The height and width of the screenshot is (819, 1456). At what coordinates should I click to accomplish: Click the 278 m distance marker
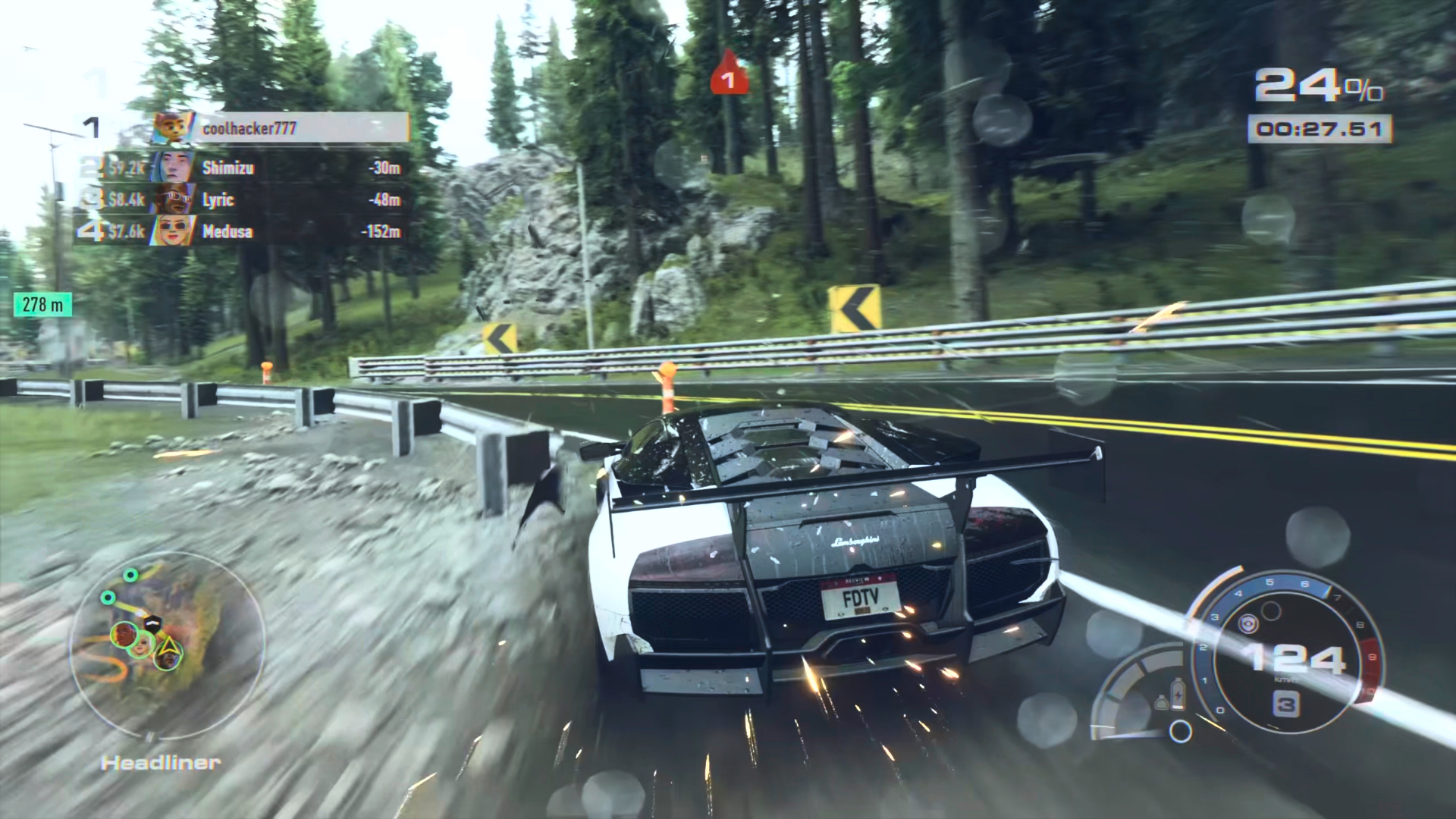42,304
